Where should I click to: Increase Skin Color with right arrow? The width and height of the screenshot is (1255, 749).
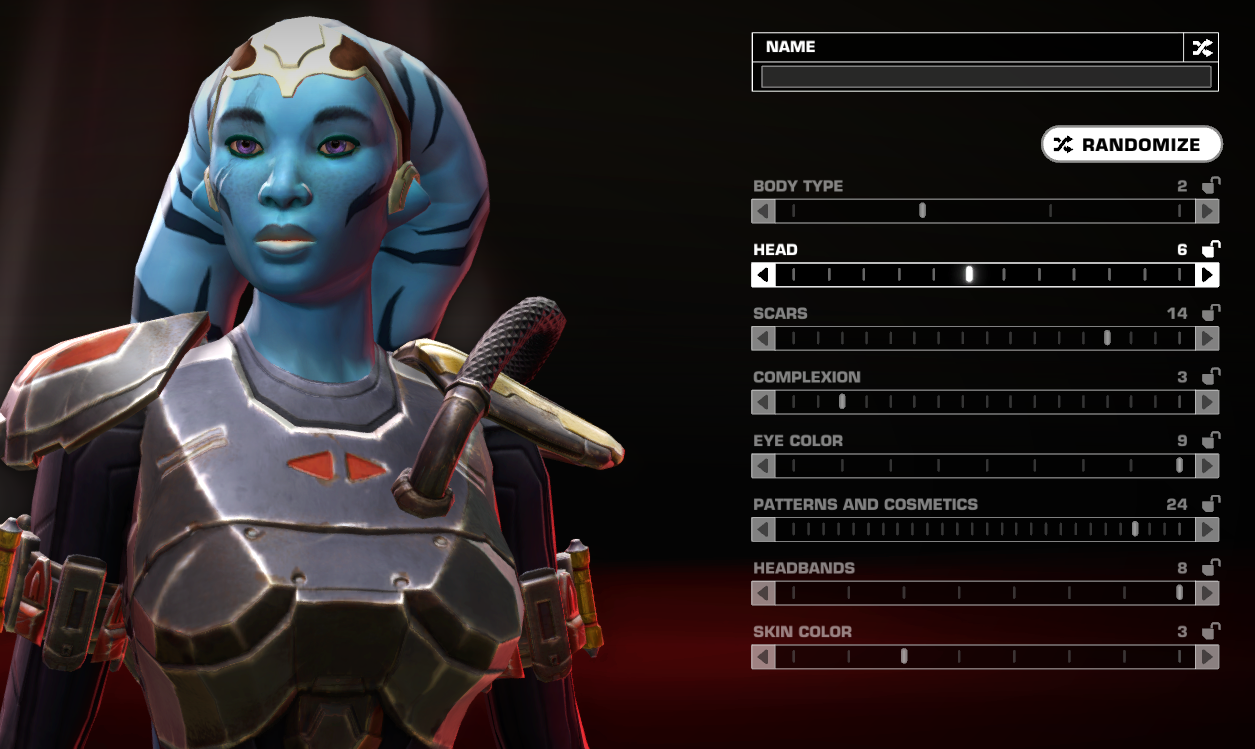tap(1207, 657)
